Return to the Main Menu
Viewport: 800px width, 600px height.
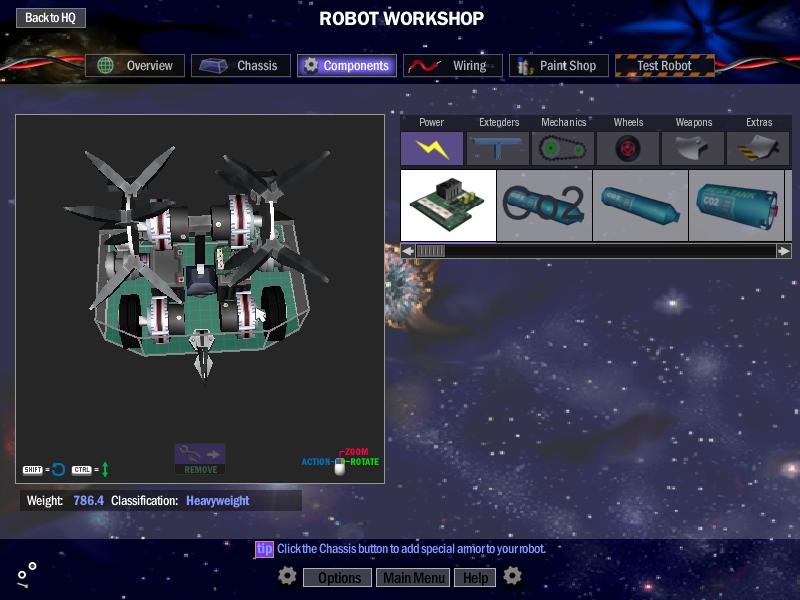414,577
